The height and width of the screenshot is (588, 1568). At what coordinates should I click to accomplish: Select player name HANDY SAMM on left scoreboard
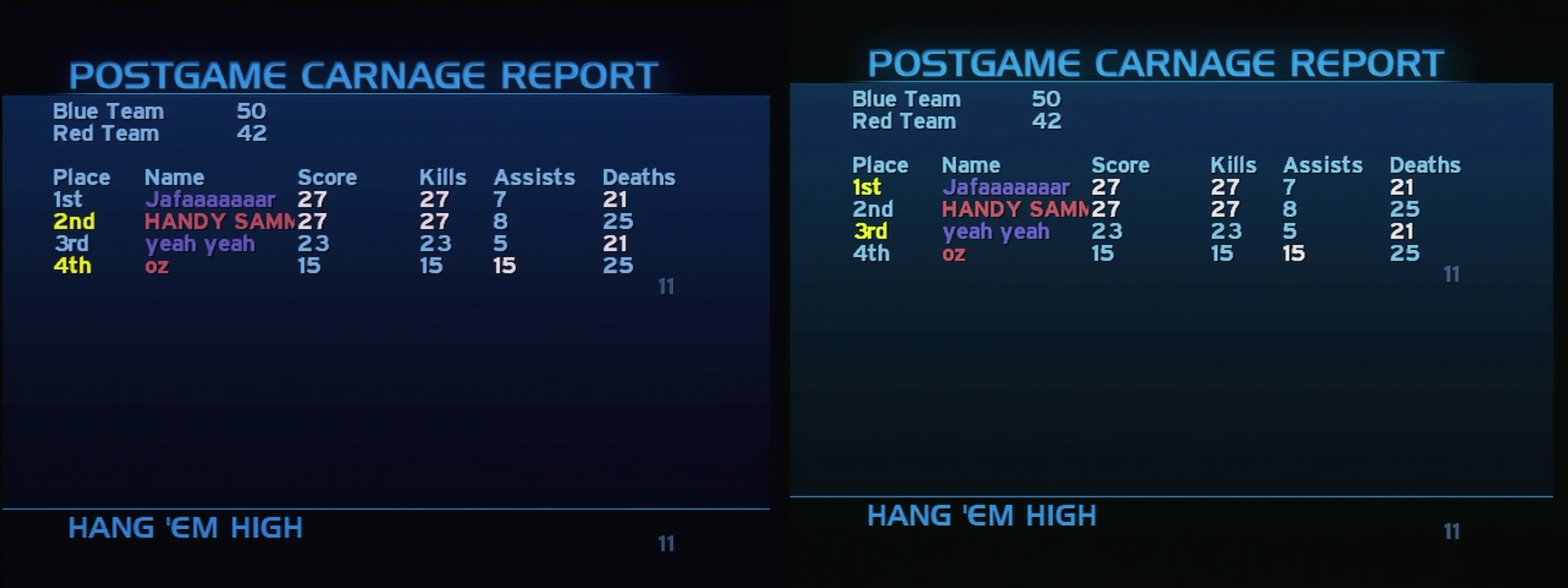(x=216, y=220)
